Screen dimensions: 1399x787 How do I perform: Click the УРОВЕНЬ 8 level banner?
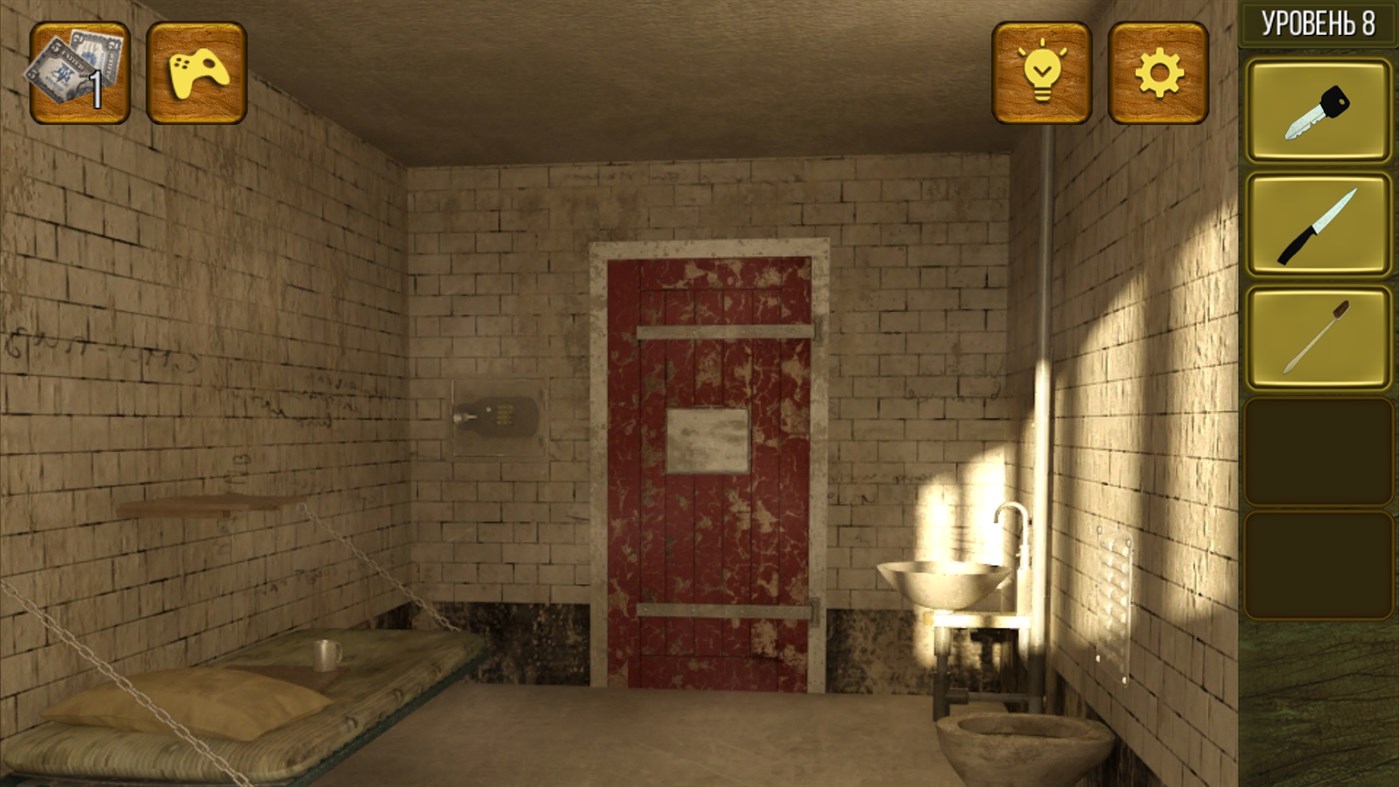click(1318, 22)
